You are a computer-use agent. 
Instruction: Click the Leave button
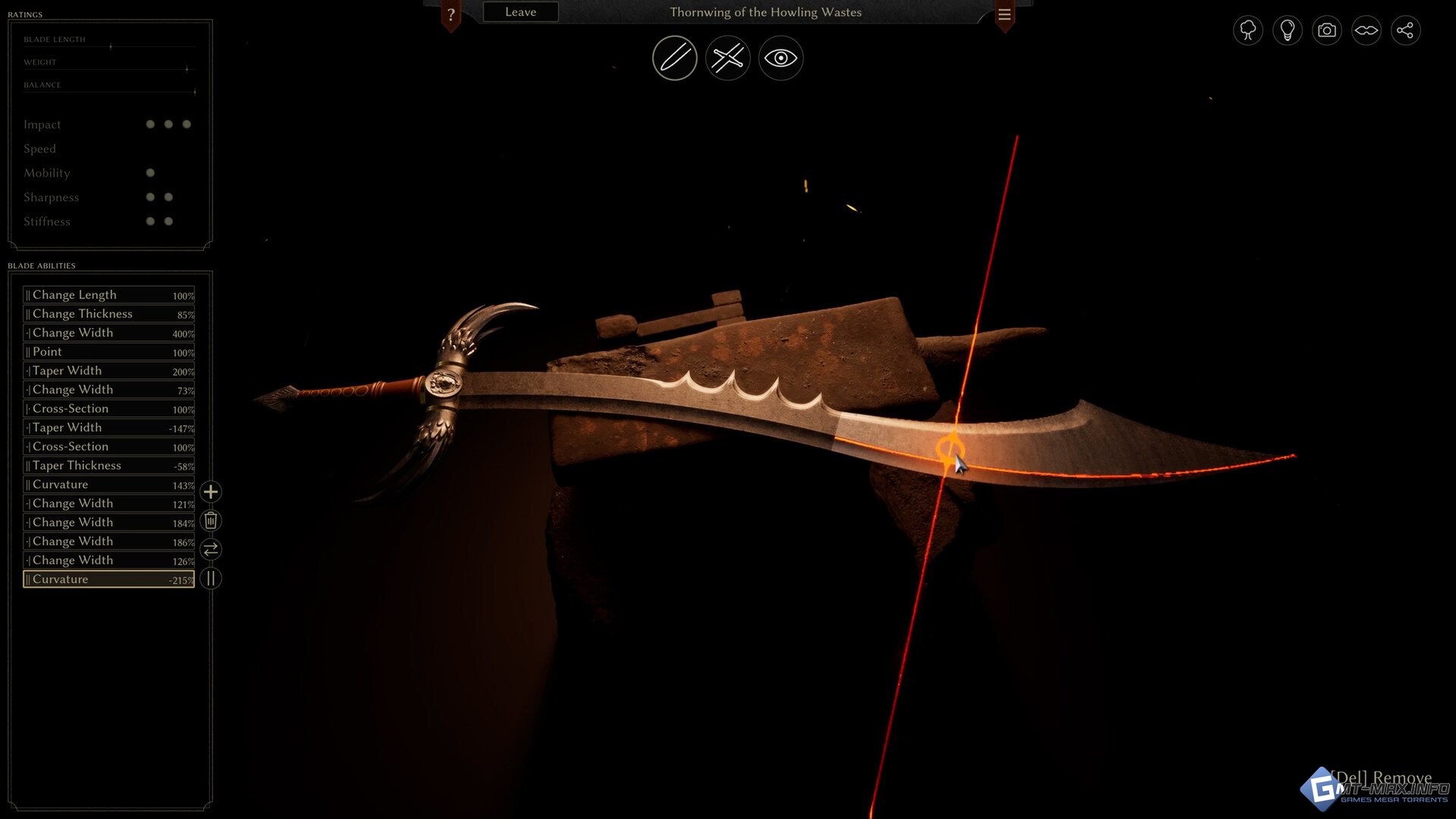coord(520,12)
